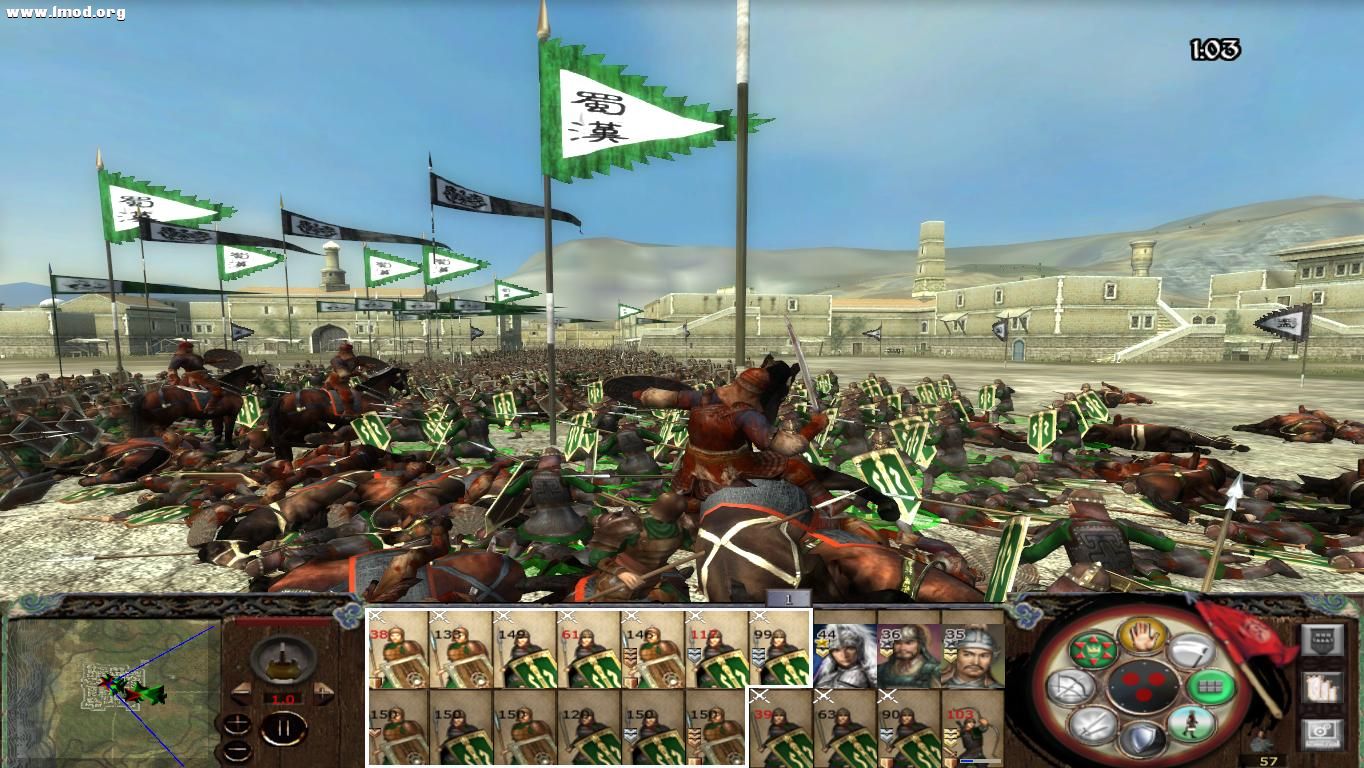Order halt using the hand icon
Image resolution: width=1364 pixels, height=768 pixels.
[x=1141, y=638]
